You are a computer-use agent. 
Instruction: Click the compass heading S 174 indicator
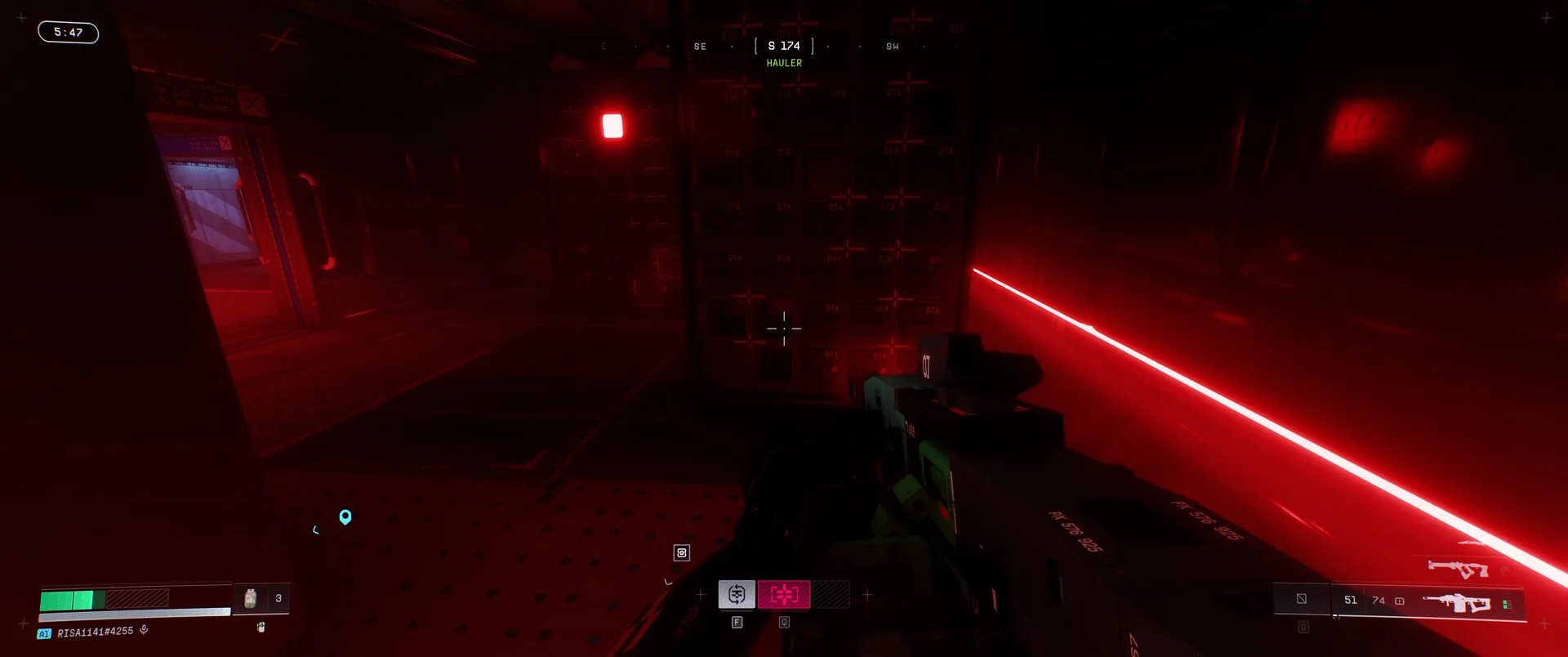[x=784, y=46]
